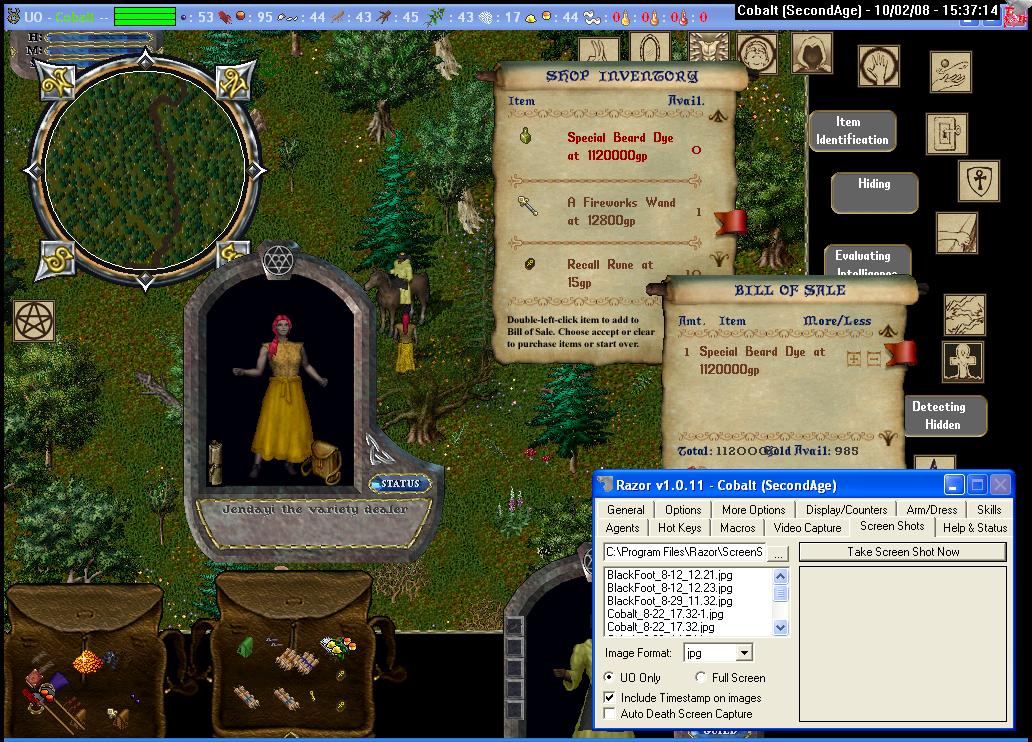Select Special Beard Dye in shop inventory

pos(619,145)
